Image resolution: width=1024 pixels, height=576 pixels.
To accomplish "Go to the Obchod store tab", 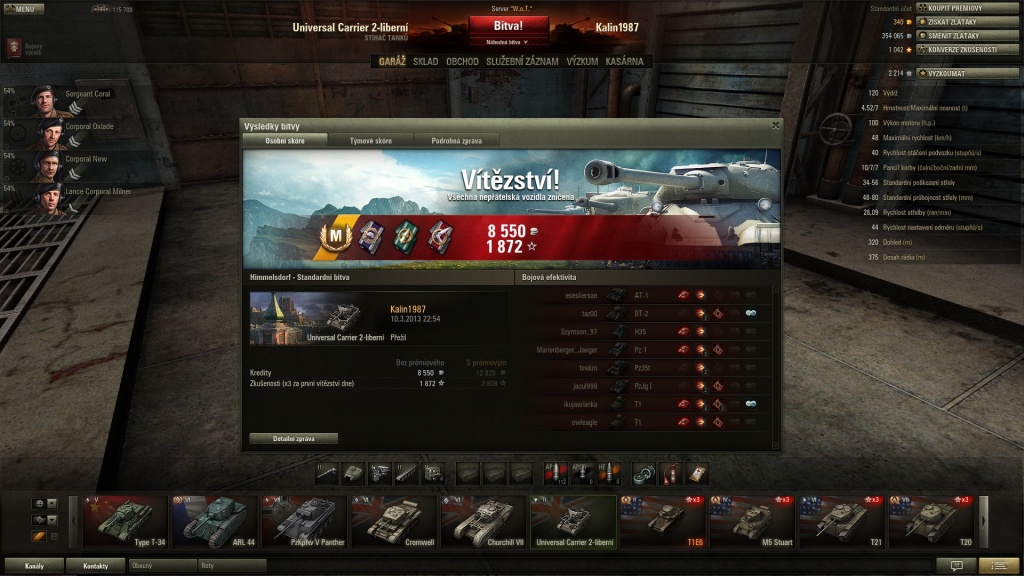I will click(x=462, y=61).
